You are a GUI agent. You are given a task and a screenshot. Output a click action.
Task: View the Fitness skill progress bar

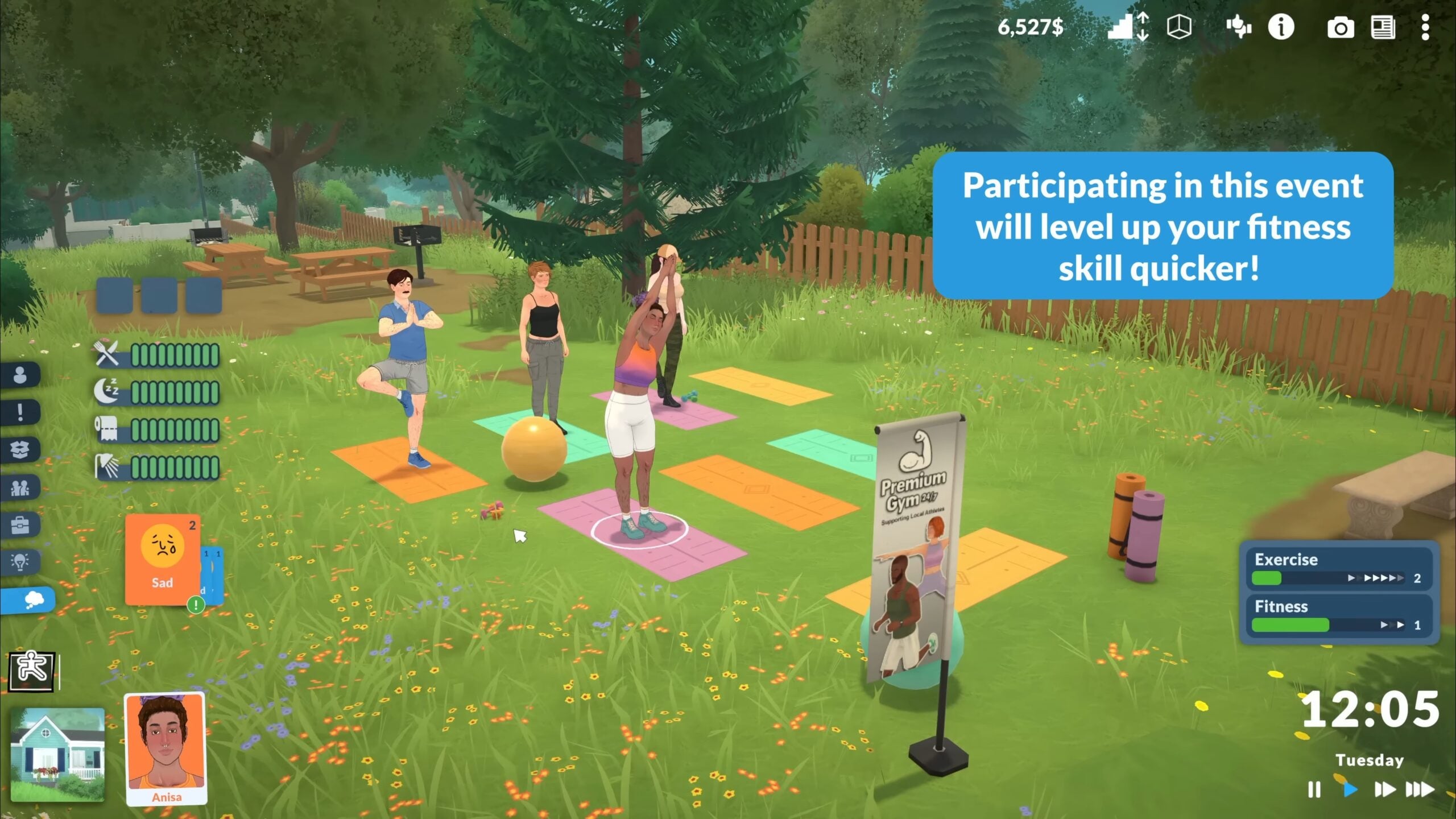[x=1325, y=624]
